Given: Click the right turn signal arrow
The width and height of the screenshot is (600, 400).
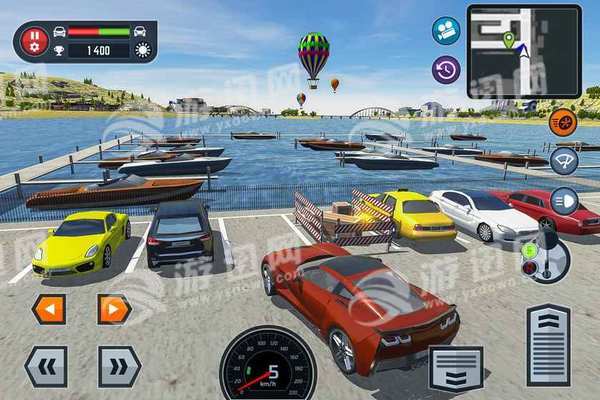Looking at the screenshot, I should 114,309.
